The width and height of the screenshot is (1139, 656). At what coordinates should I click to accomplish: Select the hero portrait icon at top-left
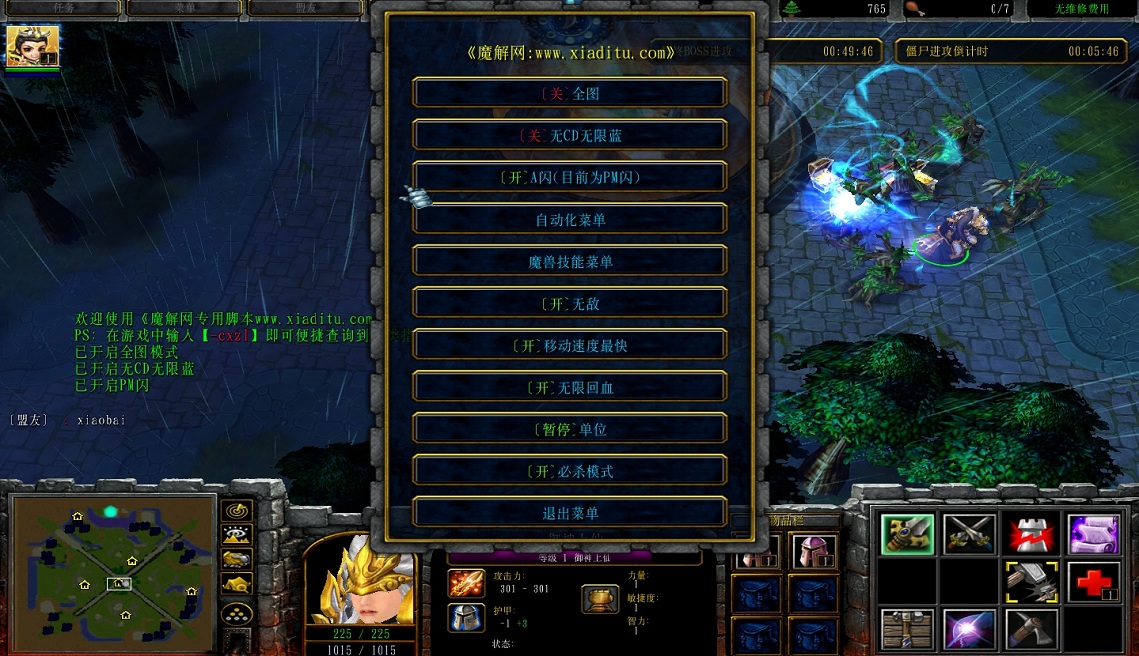point(33,46)
